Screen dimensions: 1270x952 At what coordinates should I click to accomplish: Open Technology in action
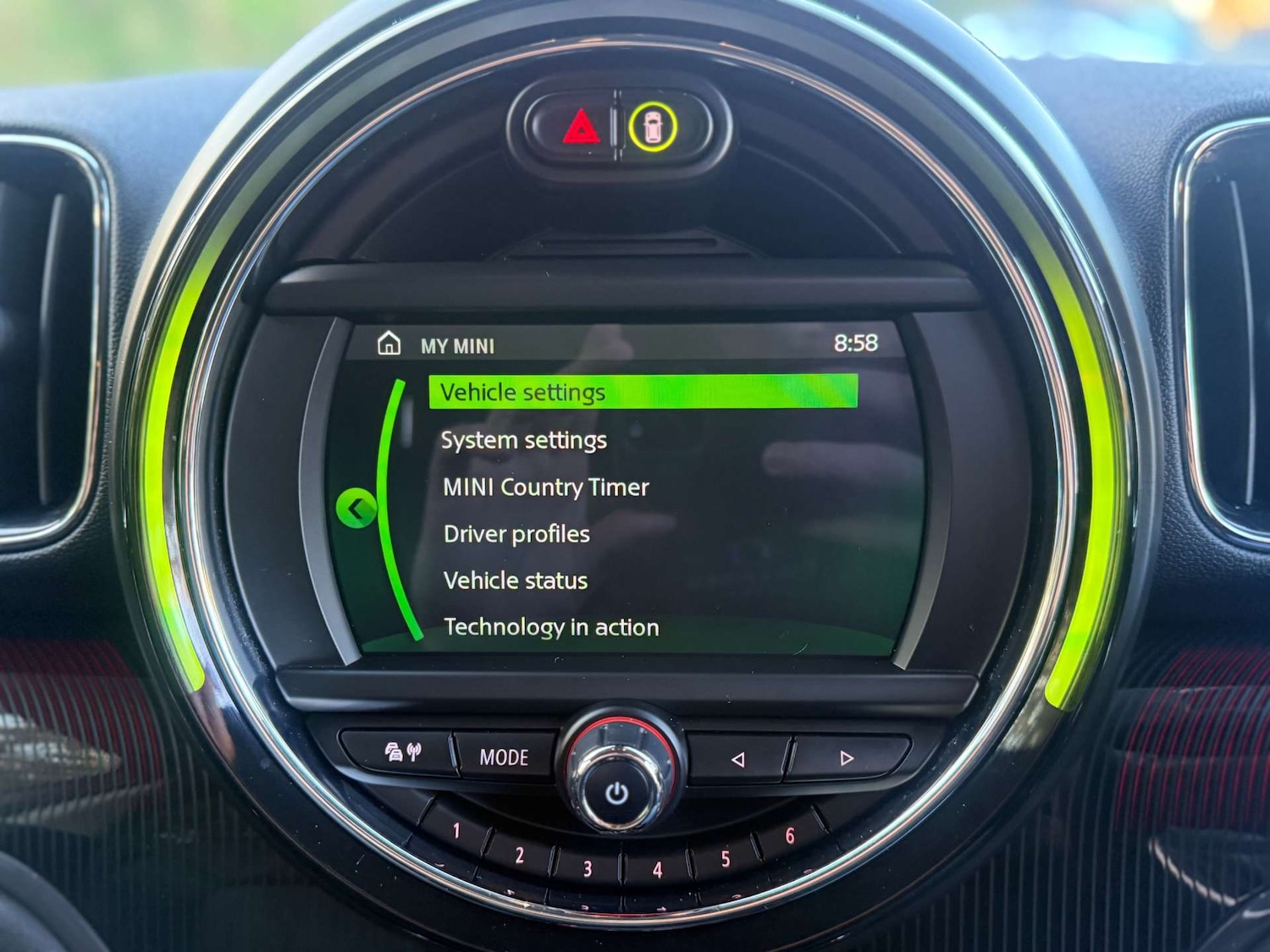pyautogui.click(x=550, y=627)
